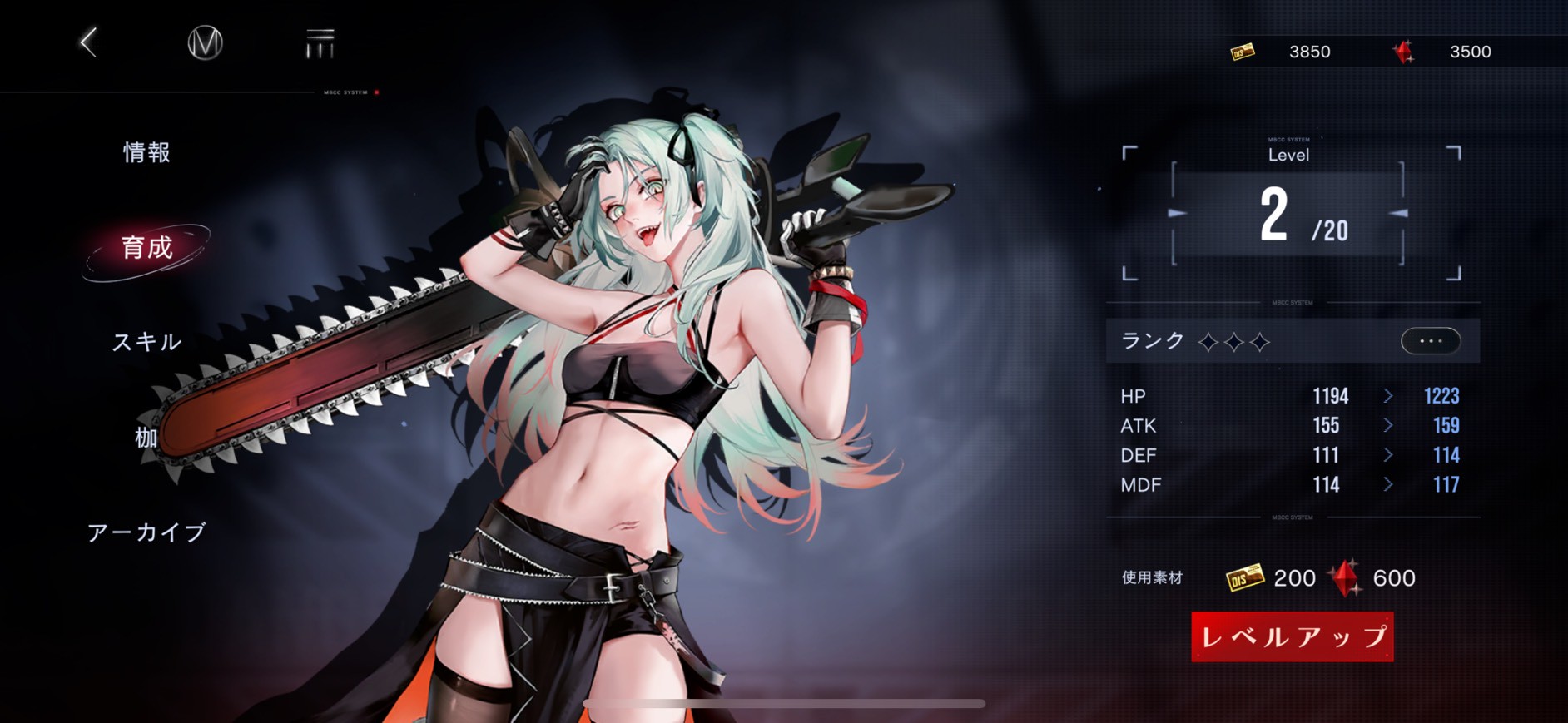
Task: Tap the gold DIS ticket currency icon
Action: point(1243,52)
